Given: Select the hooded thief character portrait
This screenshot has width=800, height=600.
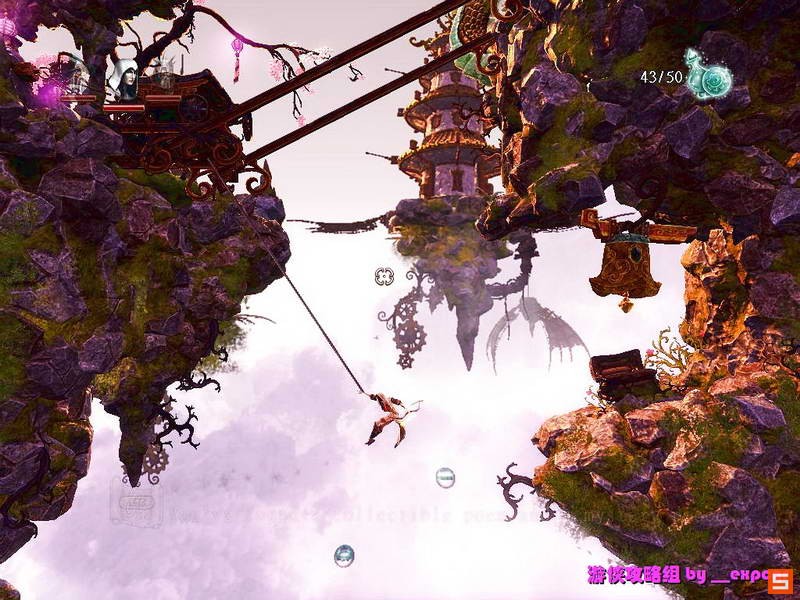Looking at the screenshot, I should click(x=125, y=77).
